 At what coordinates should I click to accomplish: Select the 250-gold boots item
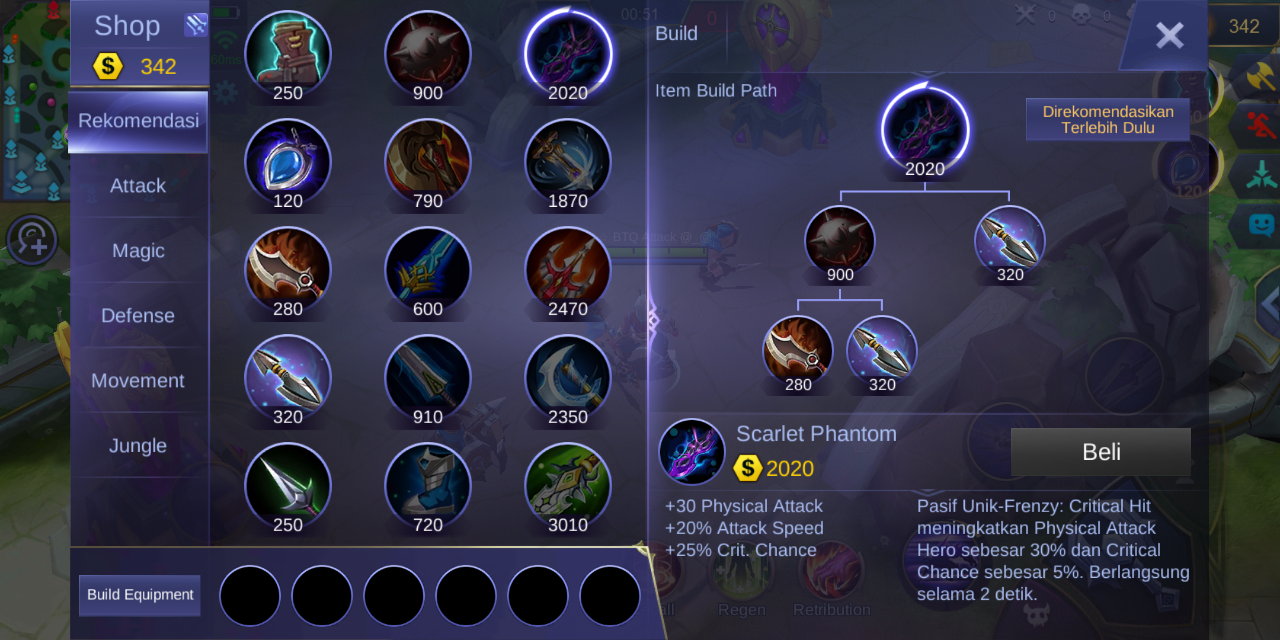coord(288,52)
